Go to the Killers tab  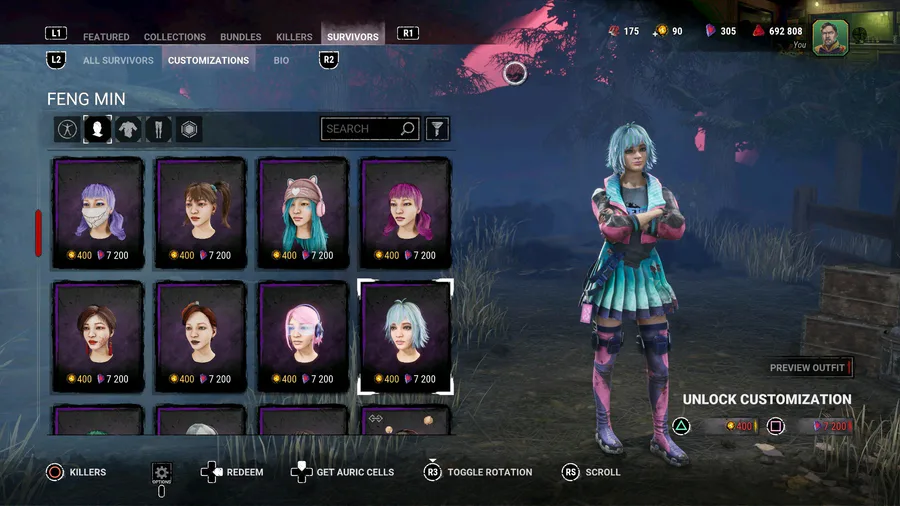coord(294,37)
